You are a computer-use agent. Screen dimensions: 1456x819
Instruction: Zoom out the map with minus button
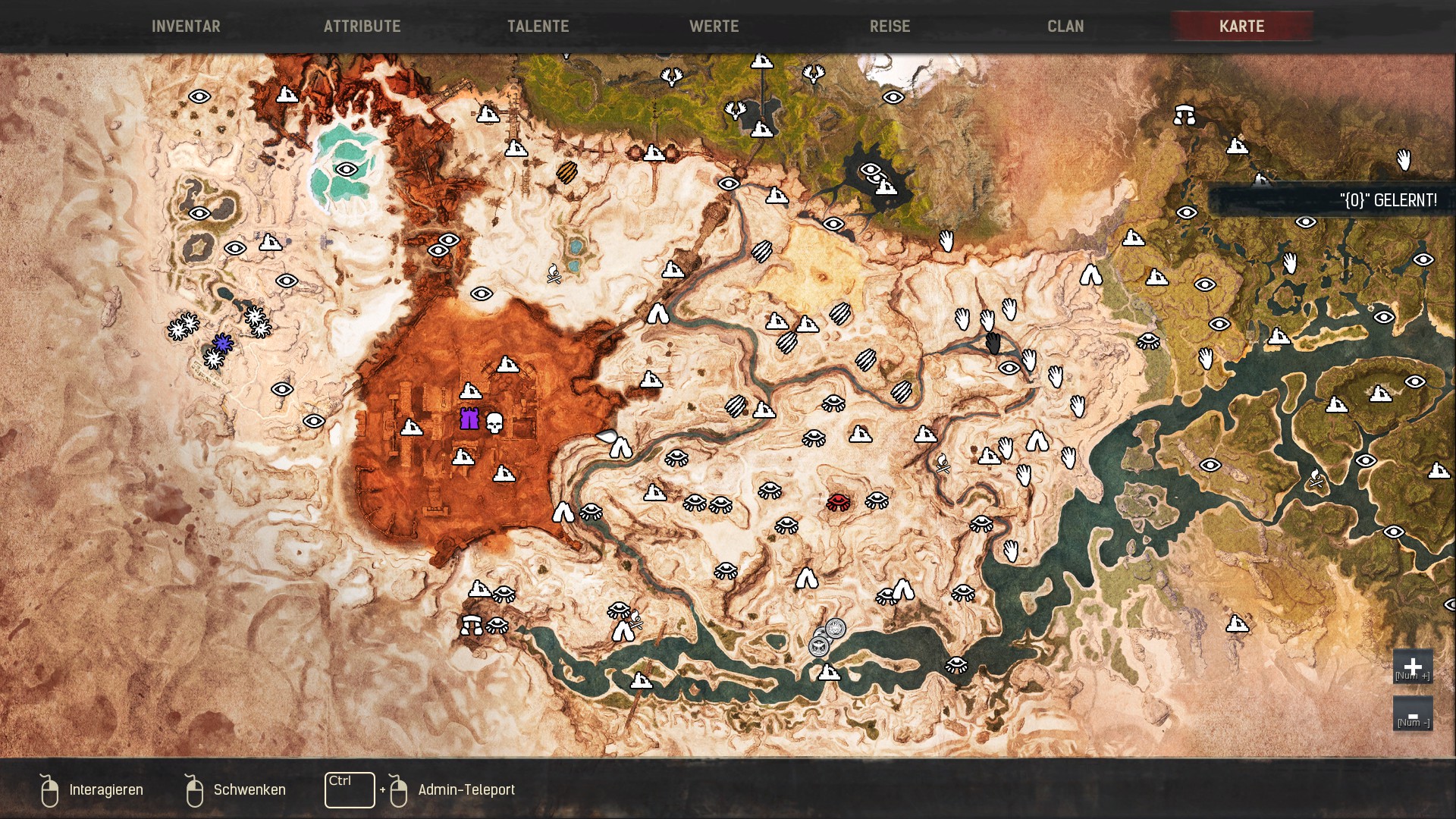pos(1412,714)
